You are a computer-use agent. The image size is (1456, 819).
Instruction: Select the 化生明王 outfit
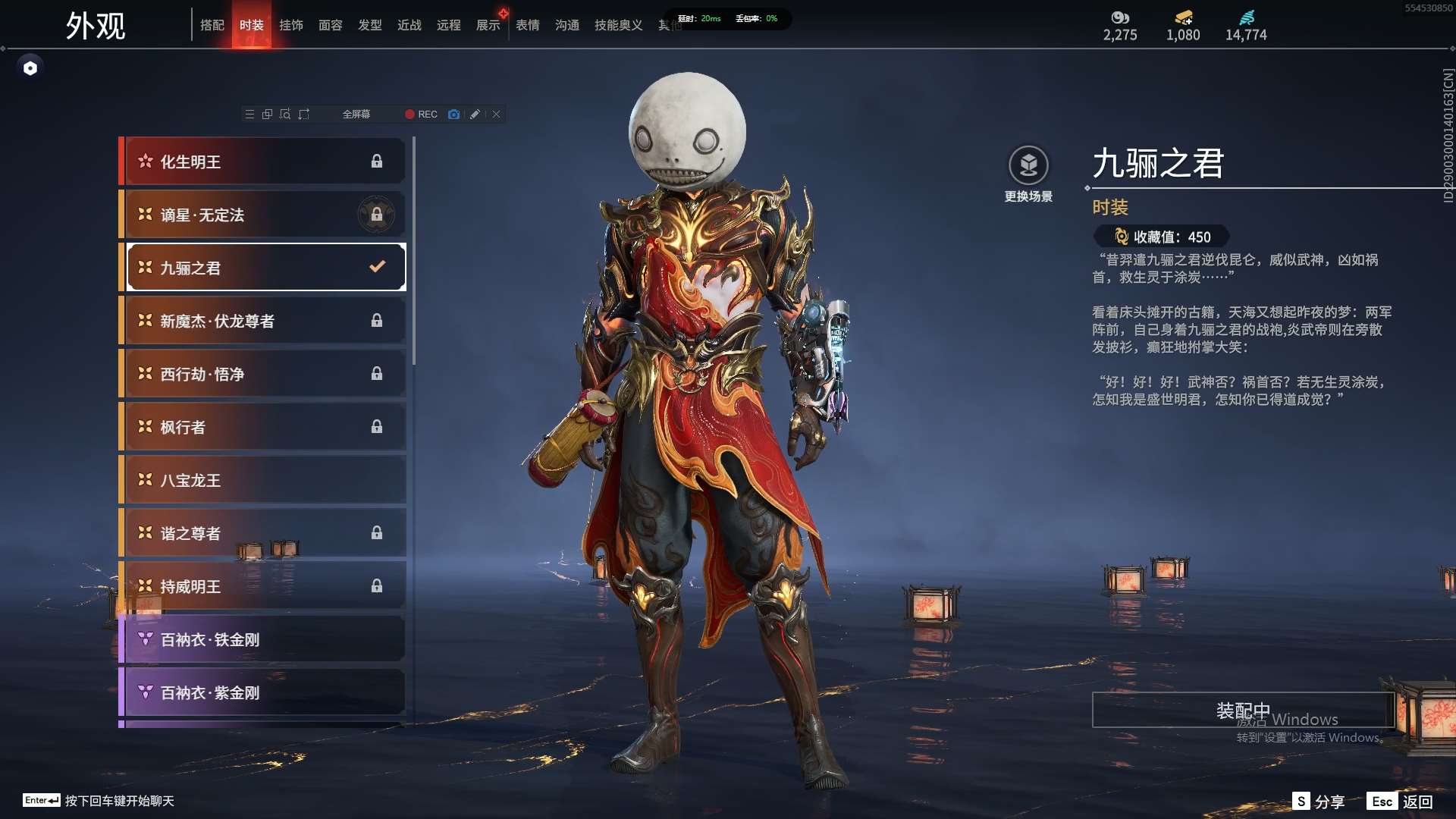pos(263,162)
